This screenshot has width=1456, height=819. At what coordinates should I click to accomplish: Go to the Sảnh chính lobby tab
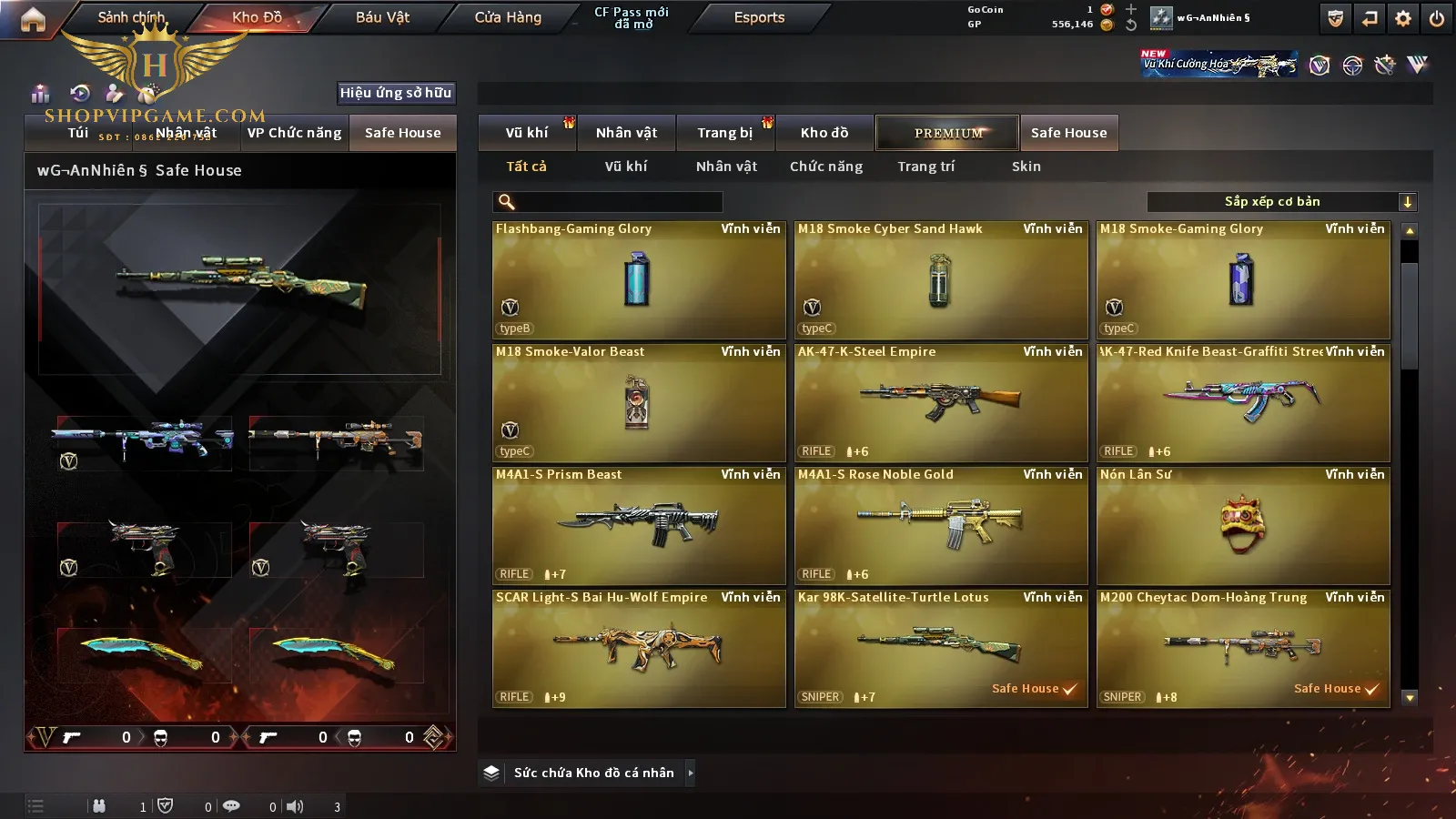point(131,17)
